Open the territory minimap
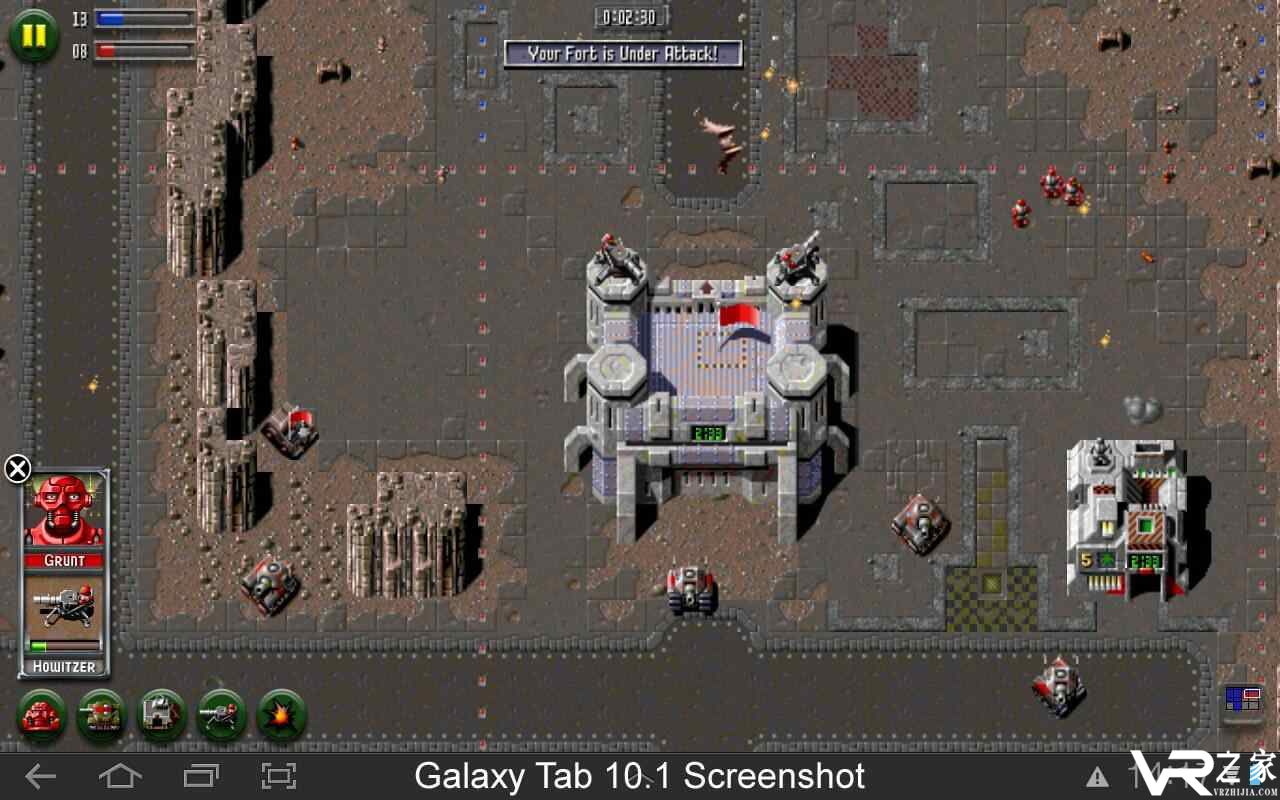This screenshot has width=1280, height=800. [1243, 699]
